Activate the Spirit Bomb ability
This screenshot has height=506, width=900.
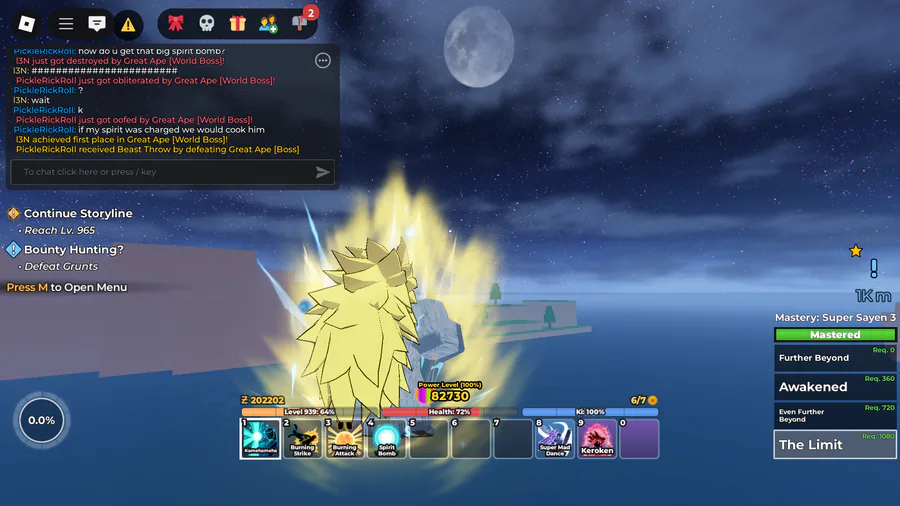(387, 438)
